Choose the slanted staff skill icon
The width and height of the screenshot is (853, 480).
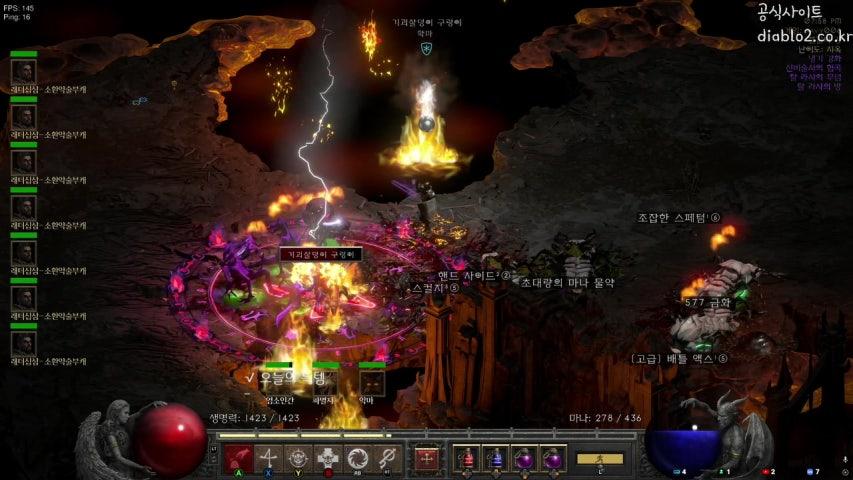(388, 459)
